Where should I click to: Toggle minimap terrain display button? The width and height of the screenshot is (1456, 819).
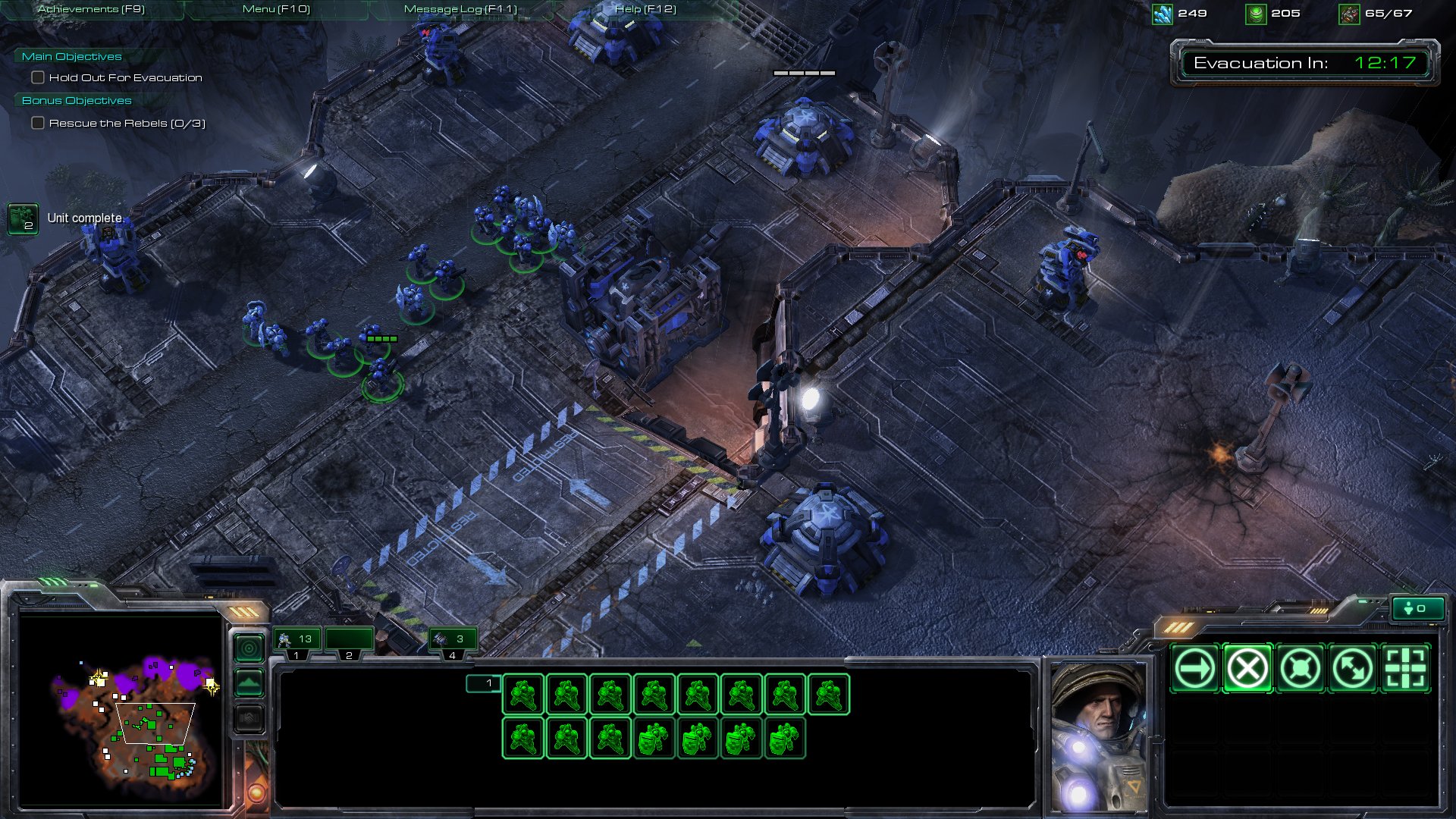coord(249,683)
